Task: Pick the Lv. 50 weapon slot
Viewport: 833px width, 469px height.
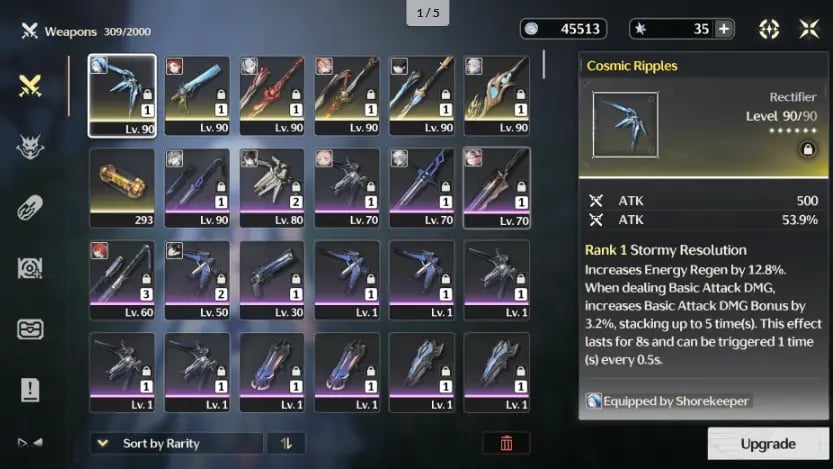Action: pos(197,279)
